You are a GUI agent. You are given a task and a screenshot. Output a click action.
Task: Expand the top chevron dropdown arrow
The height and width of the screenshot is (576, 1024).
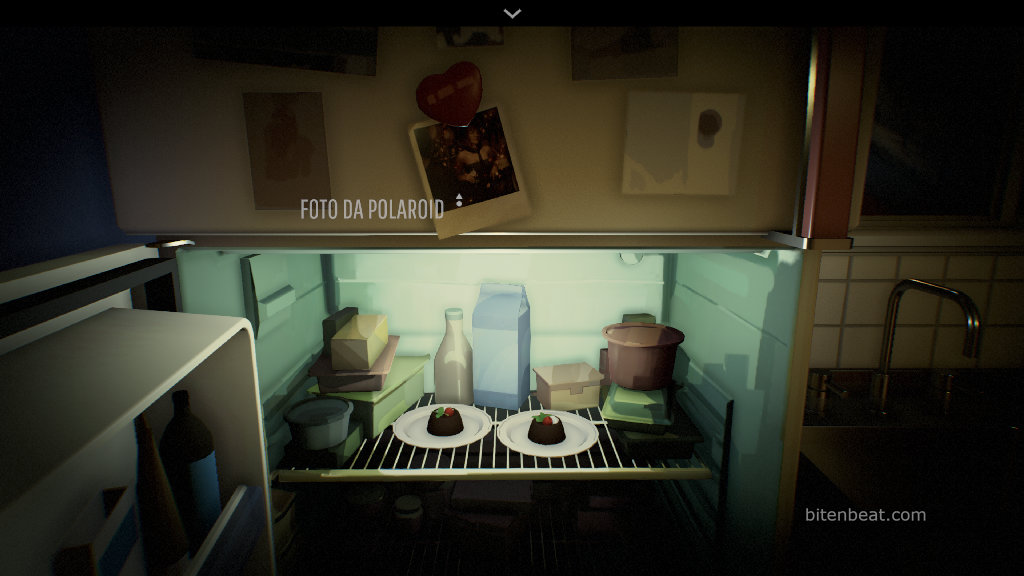click(x=512, y=13)
